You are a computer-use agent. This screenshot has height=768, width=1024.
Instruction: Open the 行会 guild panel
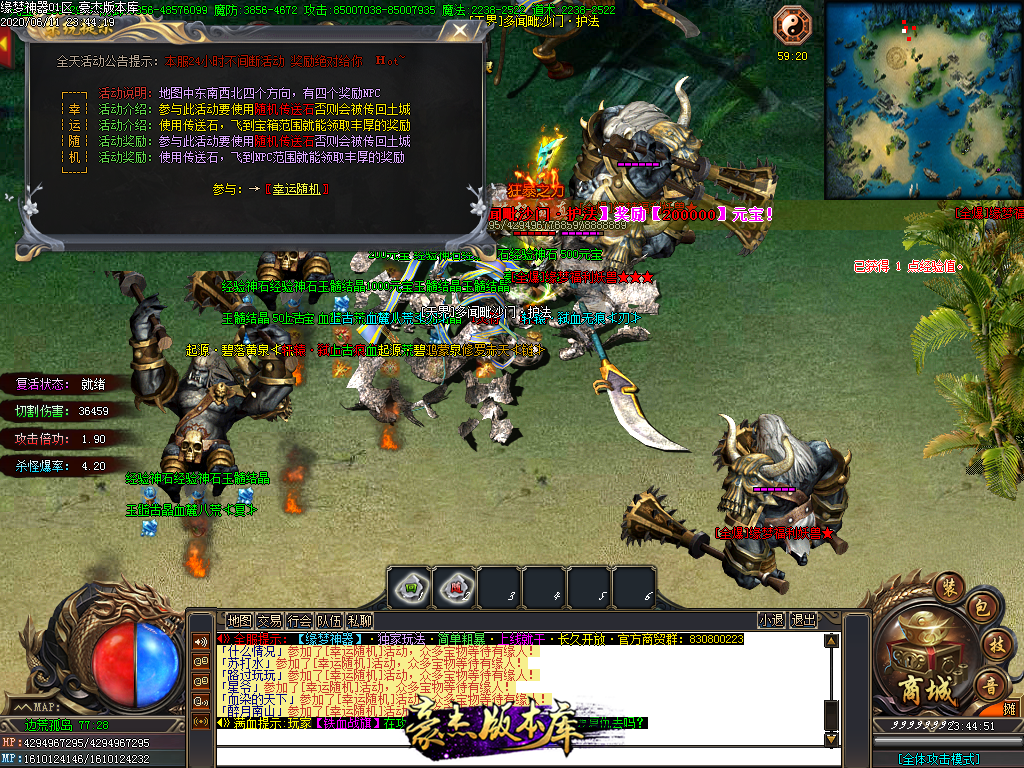tap(299, 621)
